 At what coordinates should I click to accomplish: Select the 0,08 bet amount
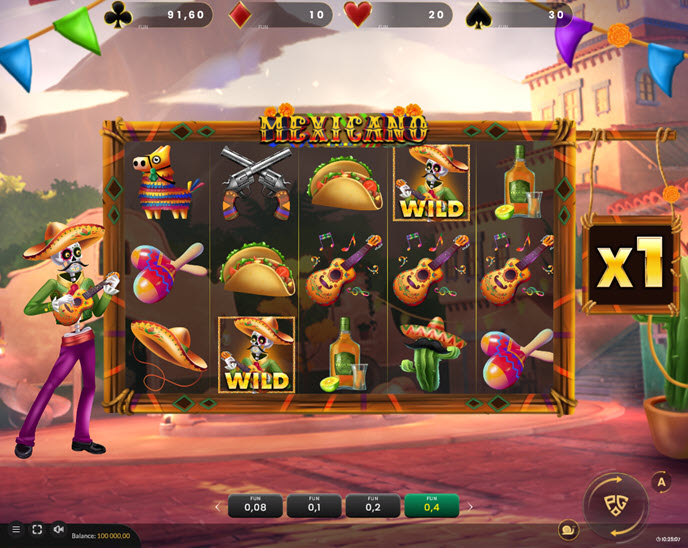(255, 506)
